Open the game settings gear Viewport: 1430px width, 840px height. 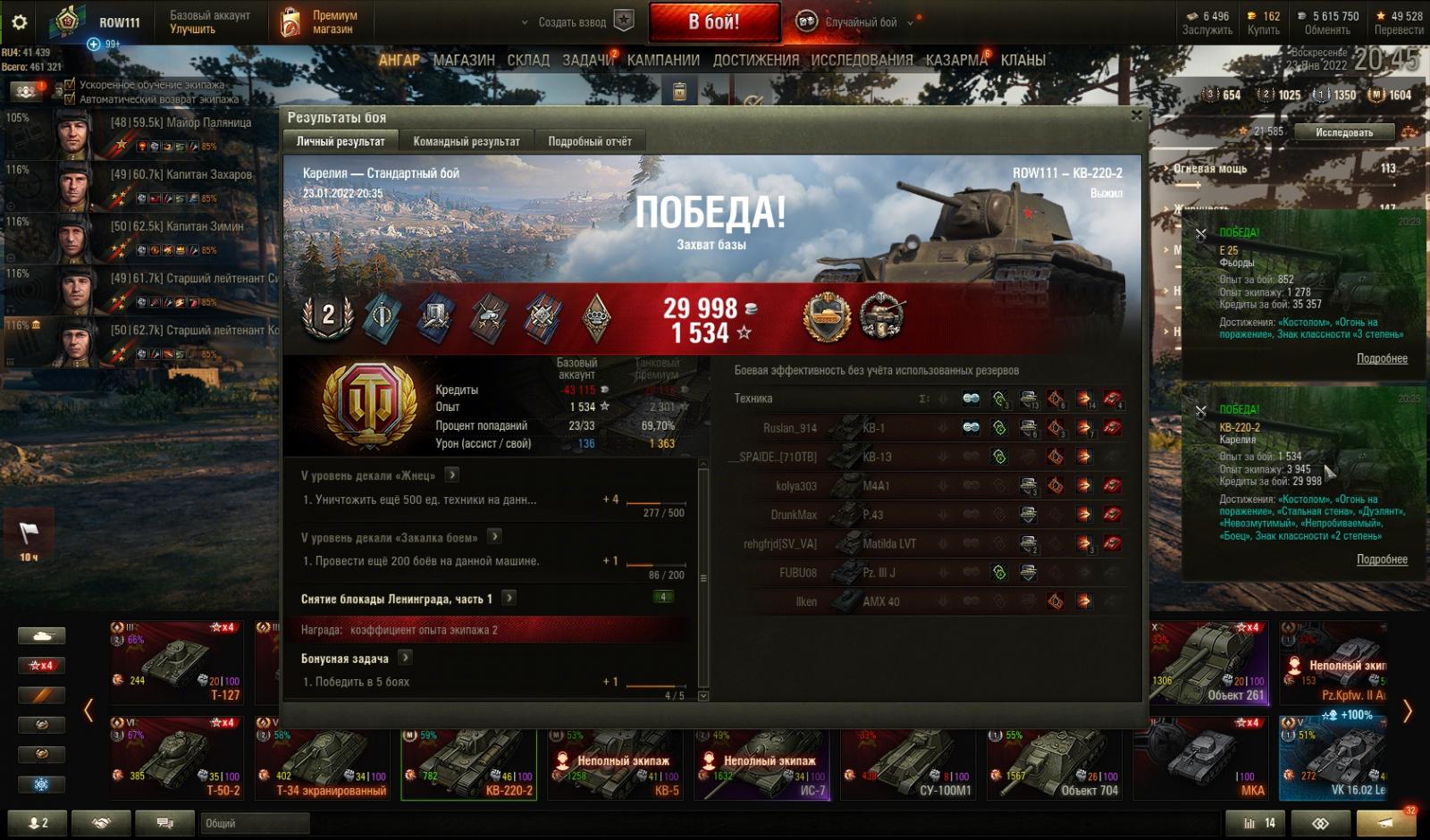click(x=19, y=22)
